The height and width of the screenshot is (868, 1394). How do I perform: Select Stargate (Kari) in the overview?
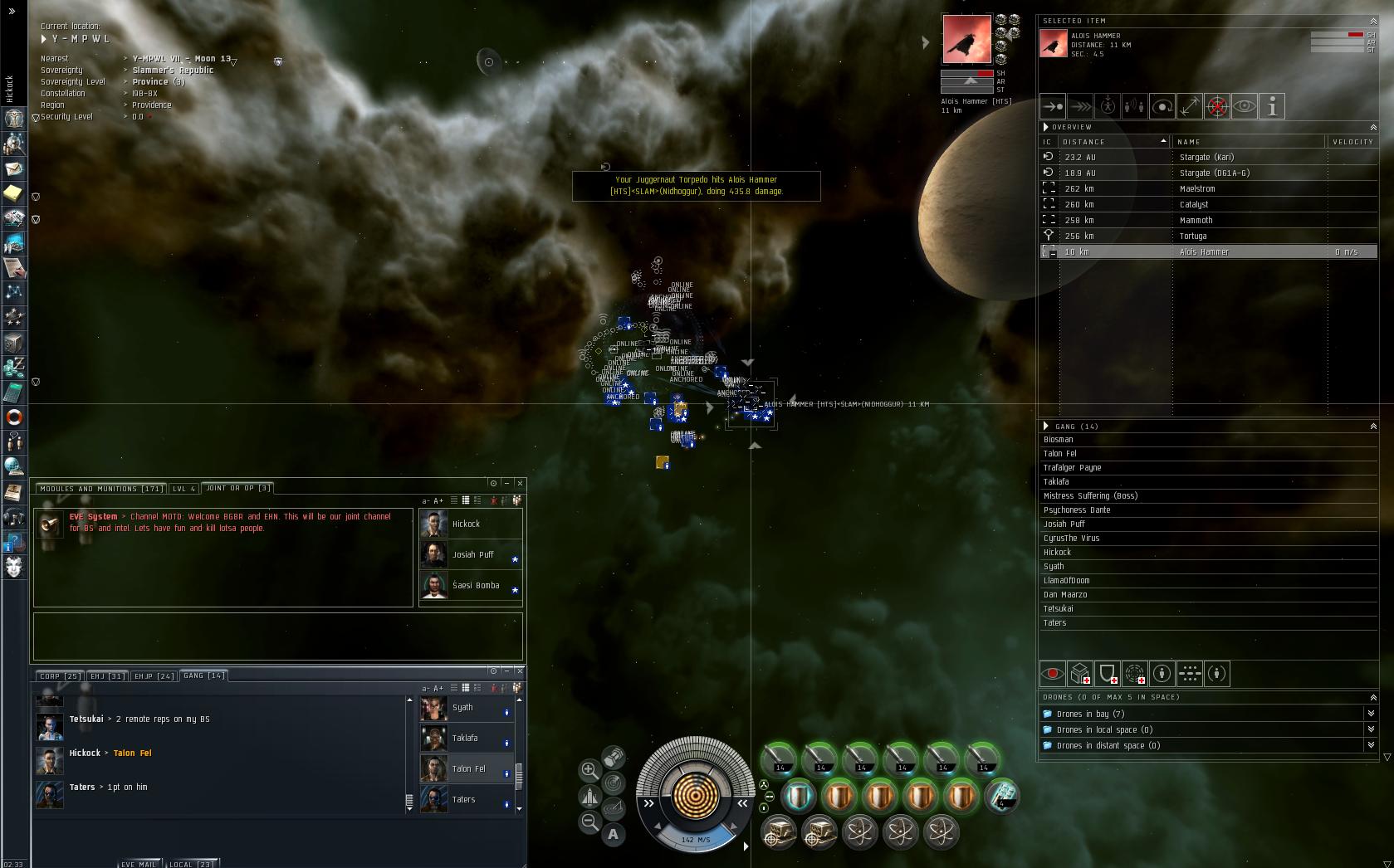click(1206, 157)
